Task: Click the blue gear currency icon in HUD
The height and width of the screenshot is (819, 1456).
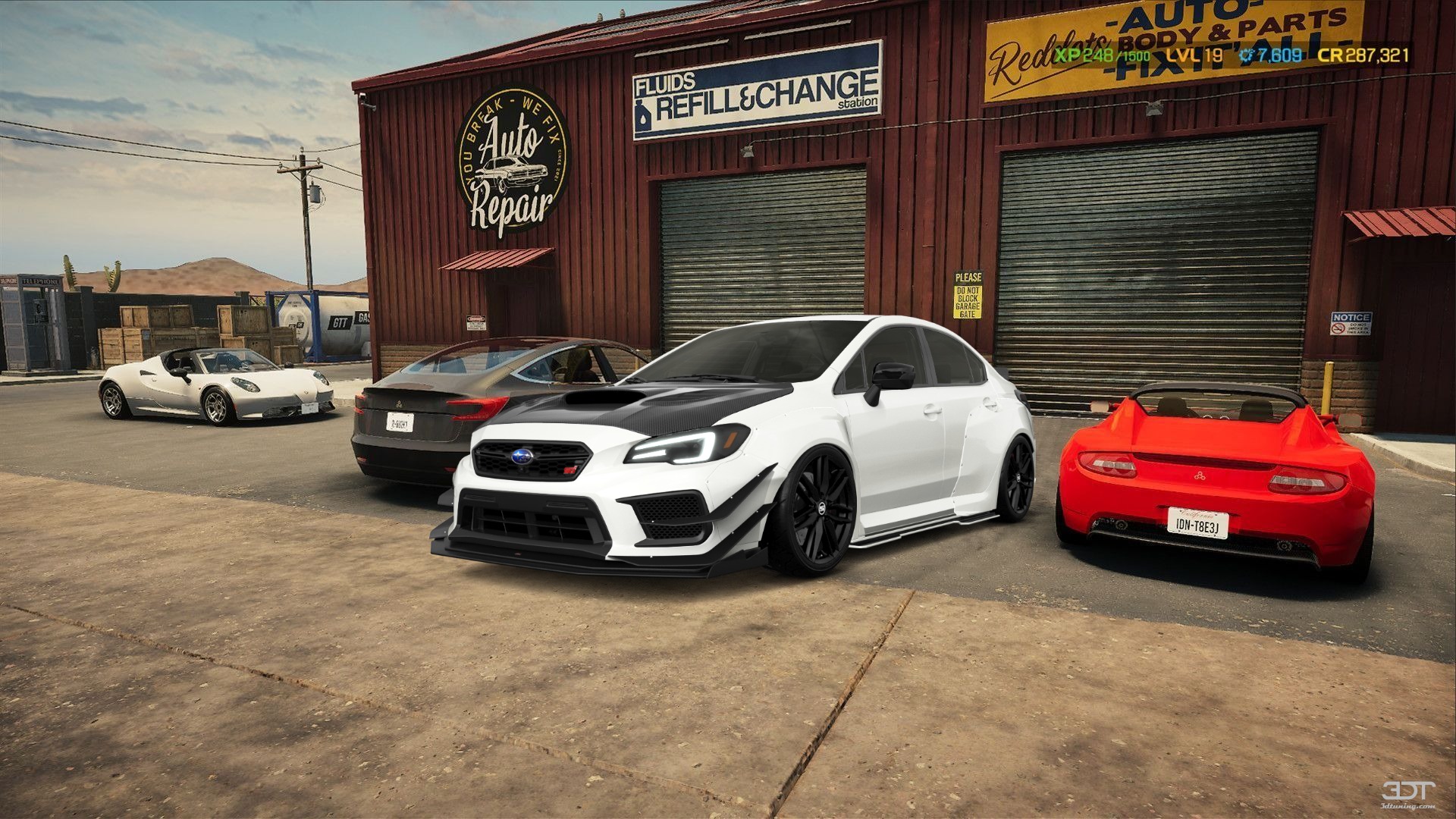Action: pyautogui.click(x=1245, y=55)
